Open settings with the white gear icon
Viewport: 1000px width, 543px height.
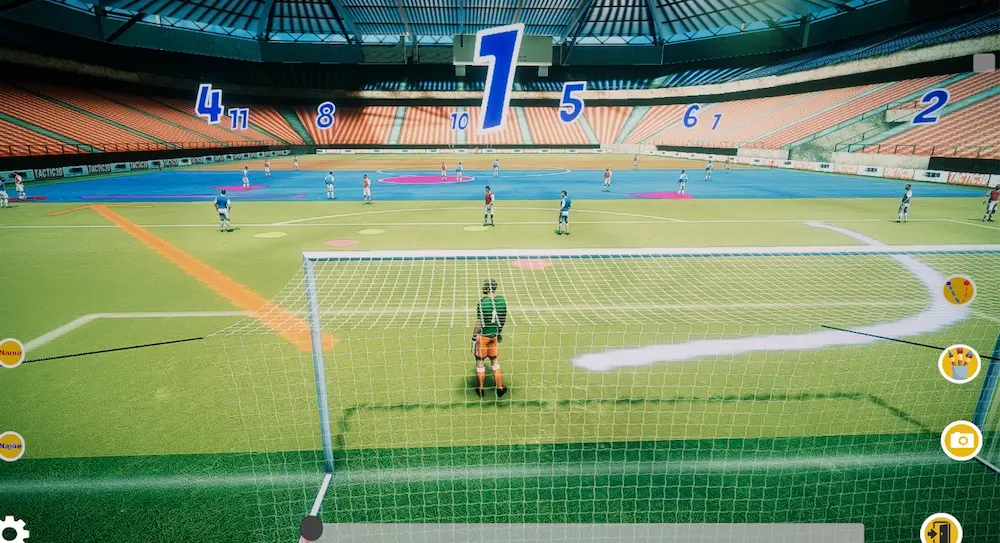tap(13, 529)
